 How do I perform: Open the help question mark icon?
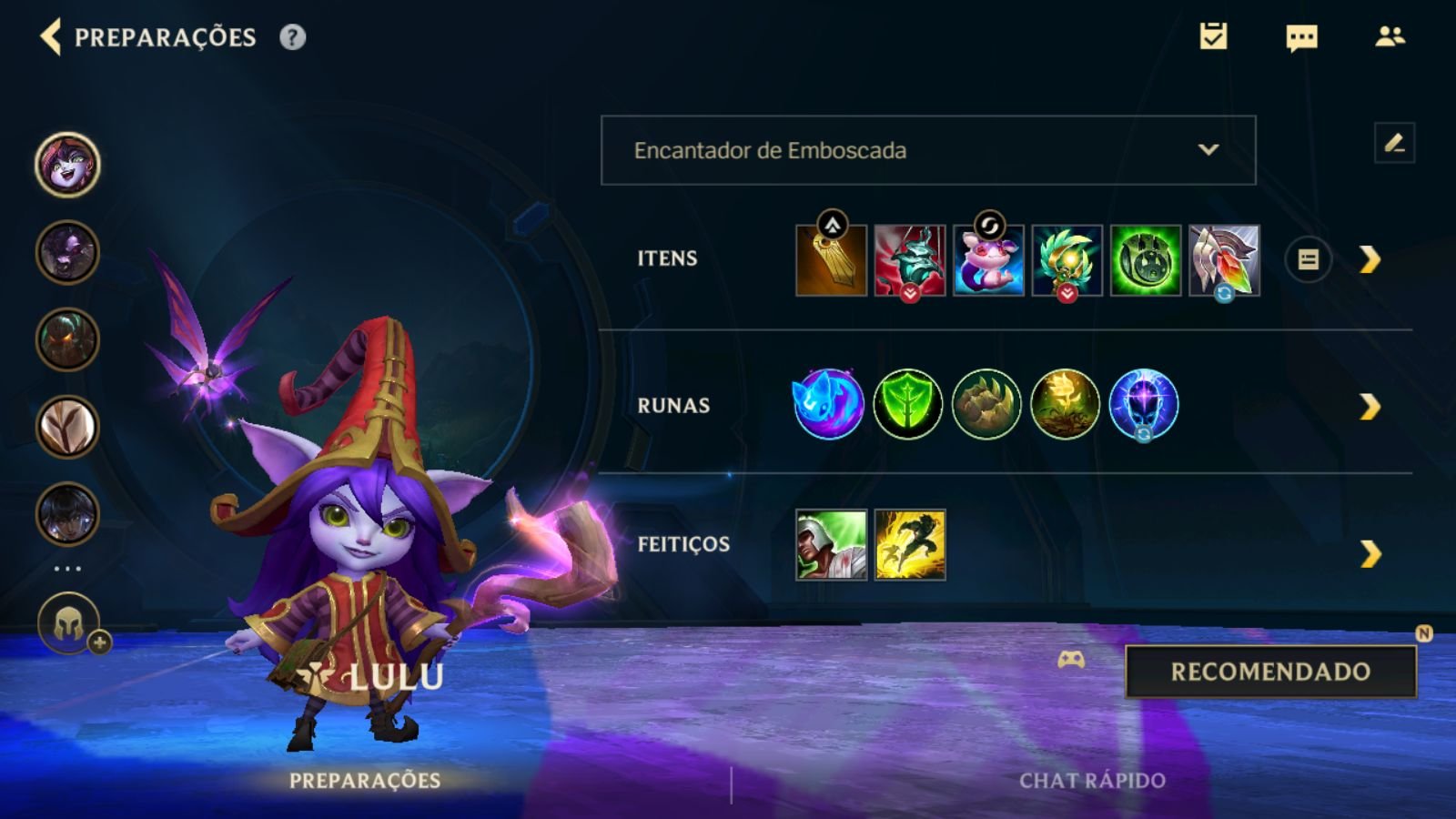292,37
